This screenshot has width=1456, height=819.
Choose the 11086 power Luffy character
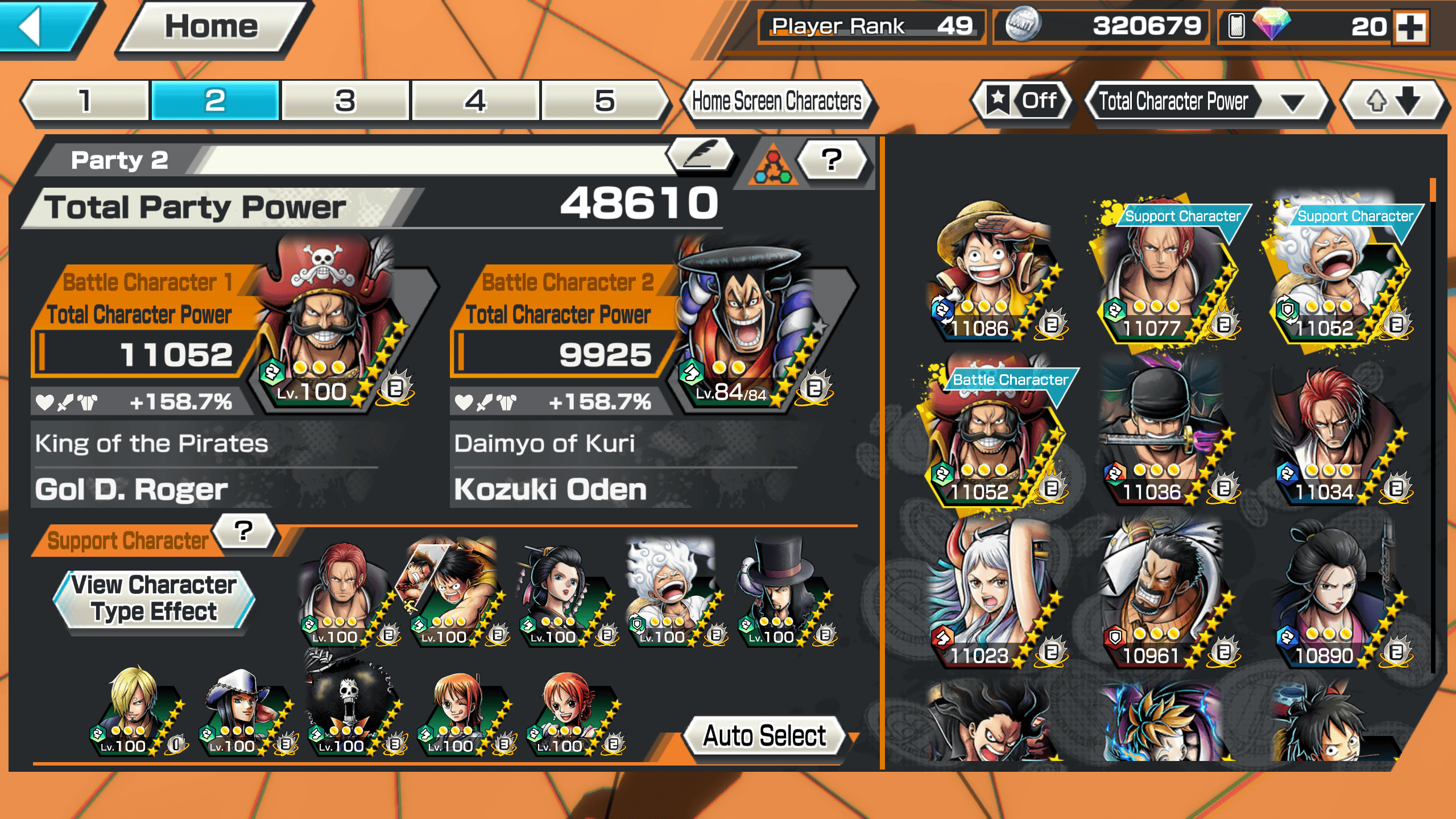pyautogui.click(x=992, y=273)
